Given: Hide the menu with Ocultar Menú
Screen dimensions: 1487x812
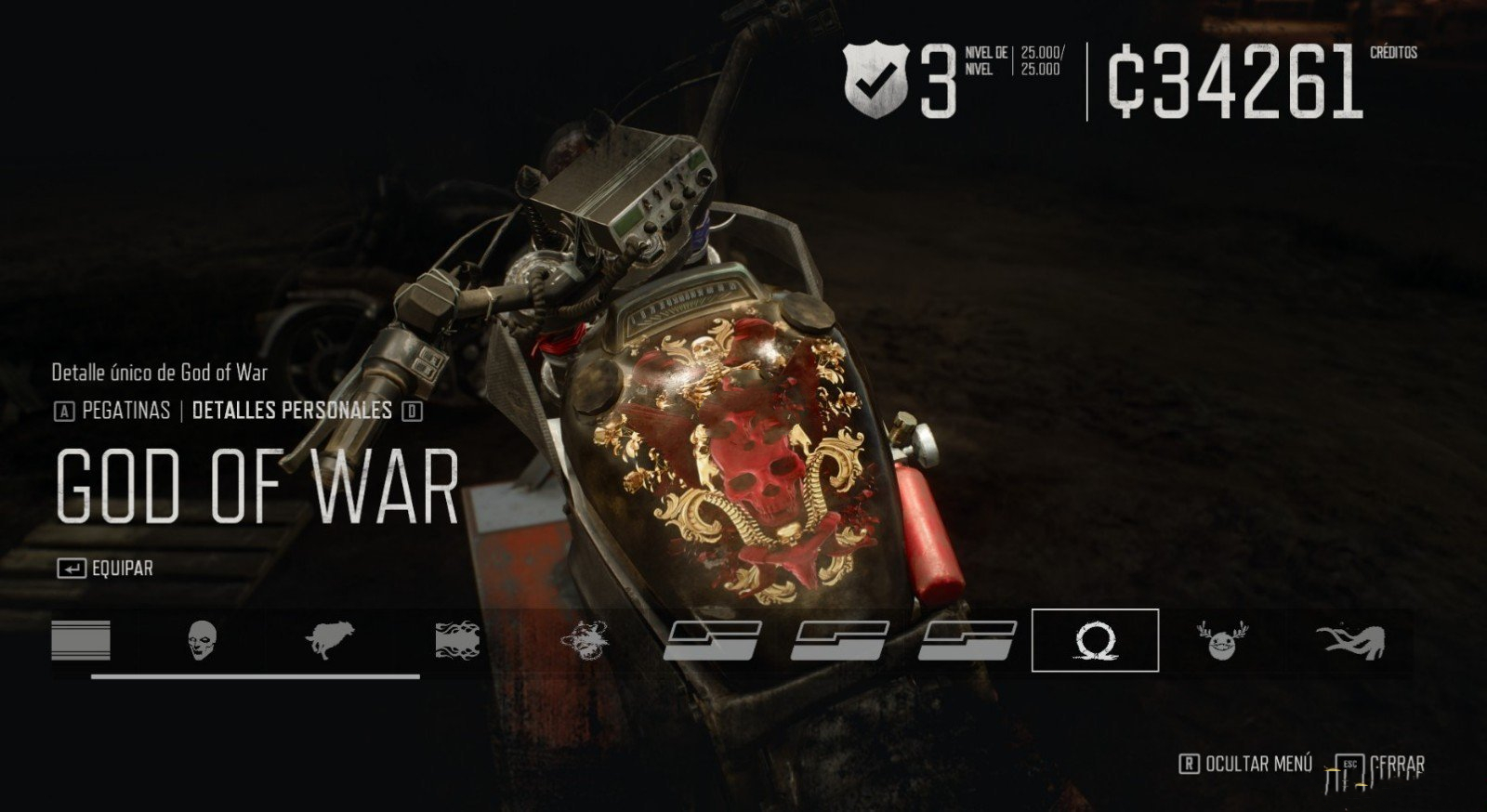Looking at the screenshot, I should tap(1246, 764).
